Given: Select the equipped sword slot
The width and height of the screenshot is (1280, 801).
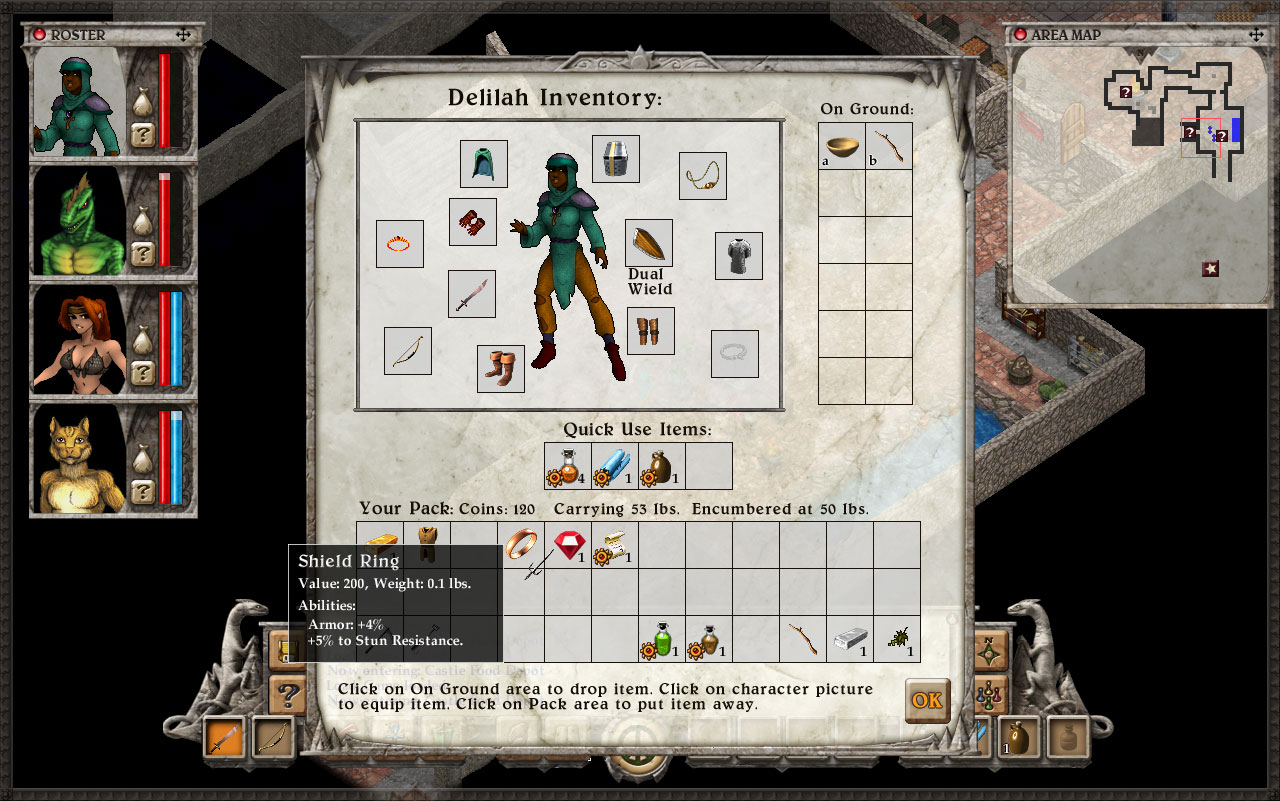Looking at the screenshot, I should pos(472,294).
